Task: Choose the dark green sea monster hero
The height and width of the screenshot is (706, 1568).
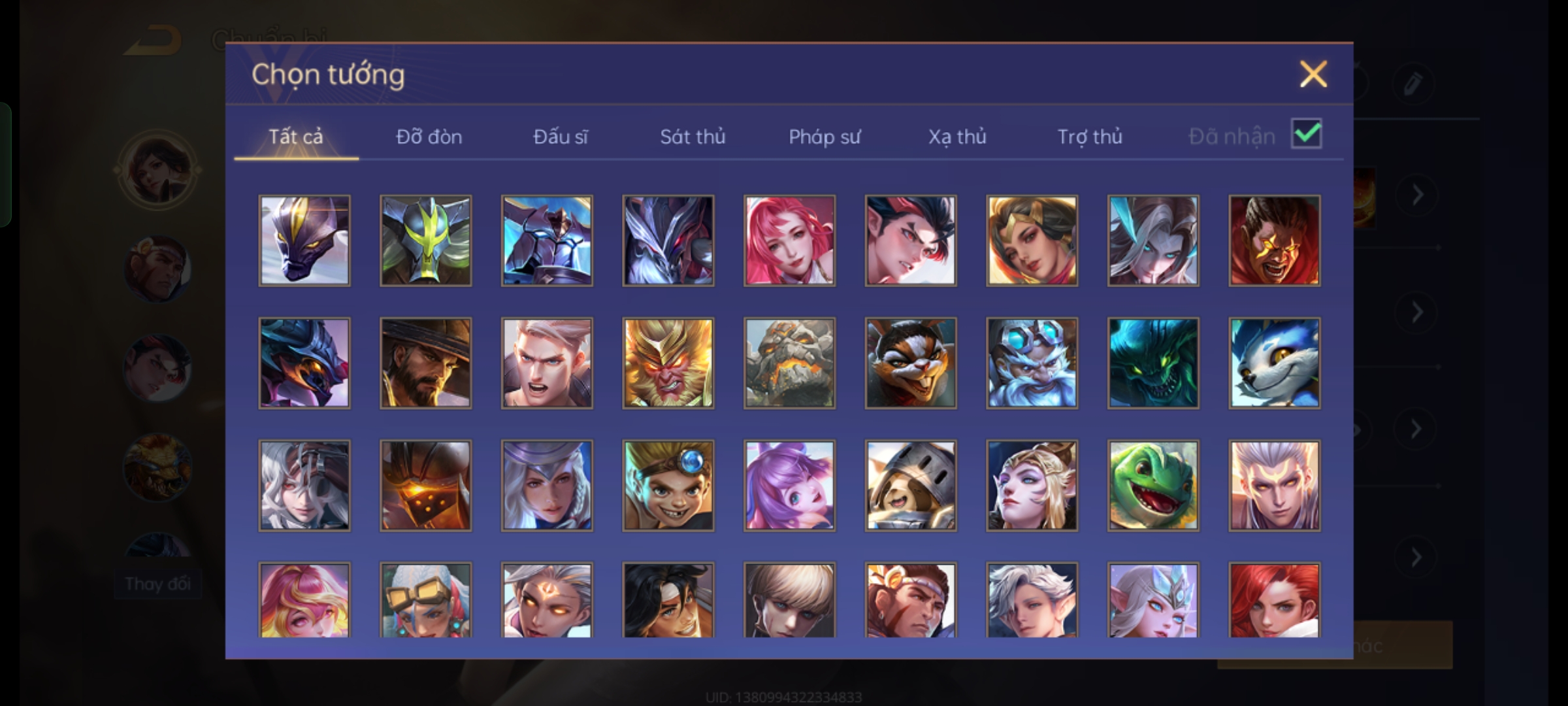Action: click(1153, 363)
